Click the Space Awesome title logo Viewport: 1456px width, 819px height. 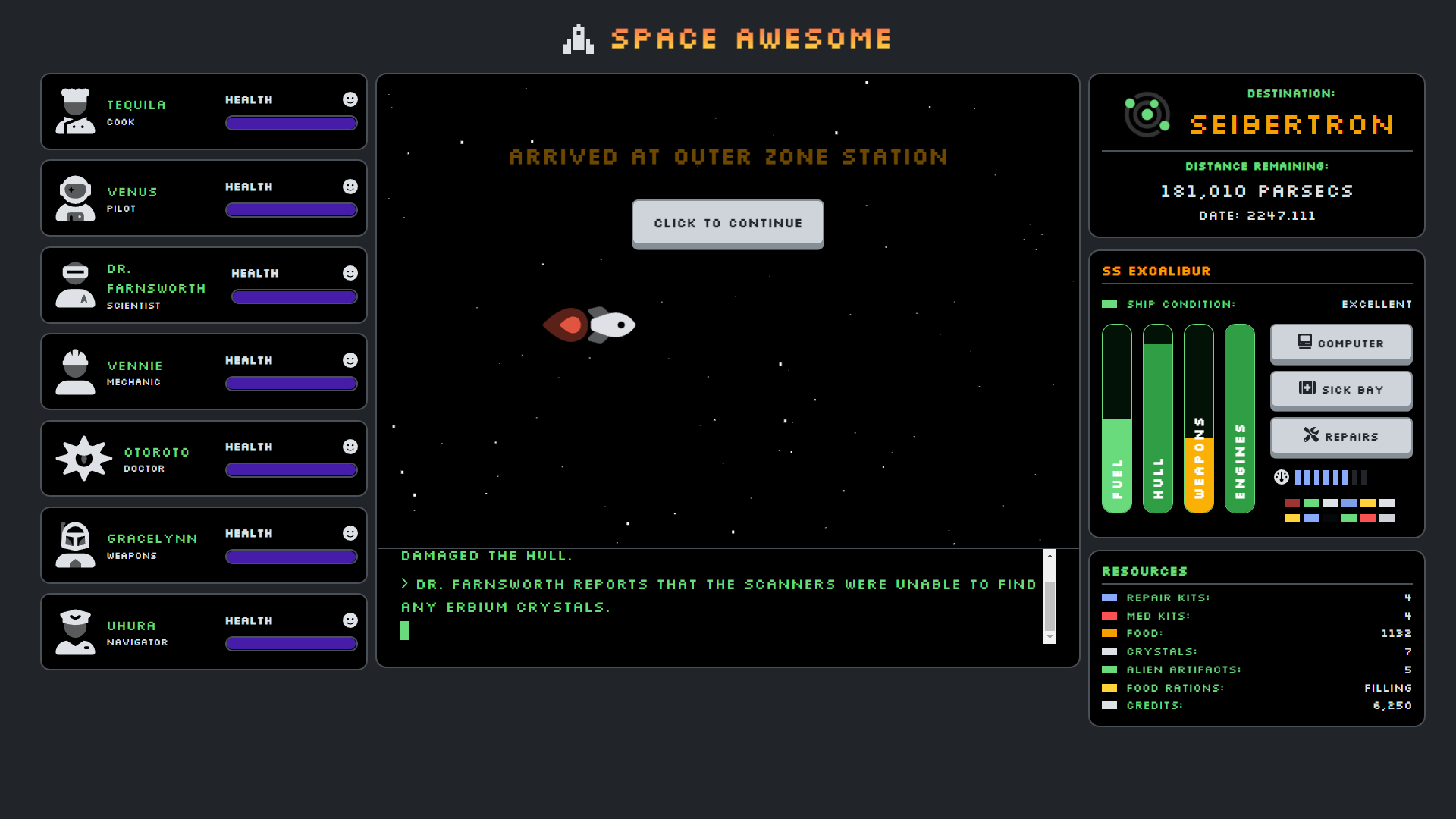[x=727, y=39]
